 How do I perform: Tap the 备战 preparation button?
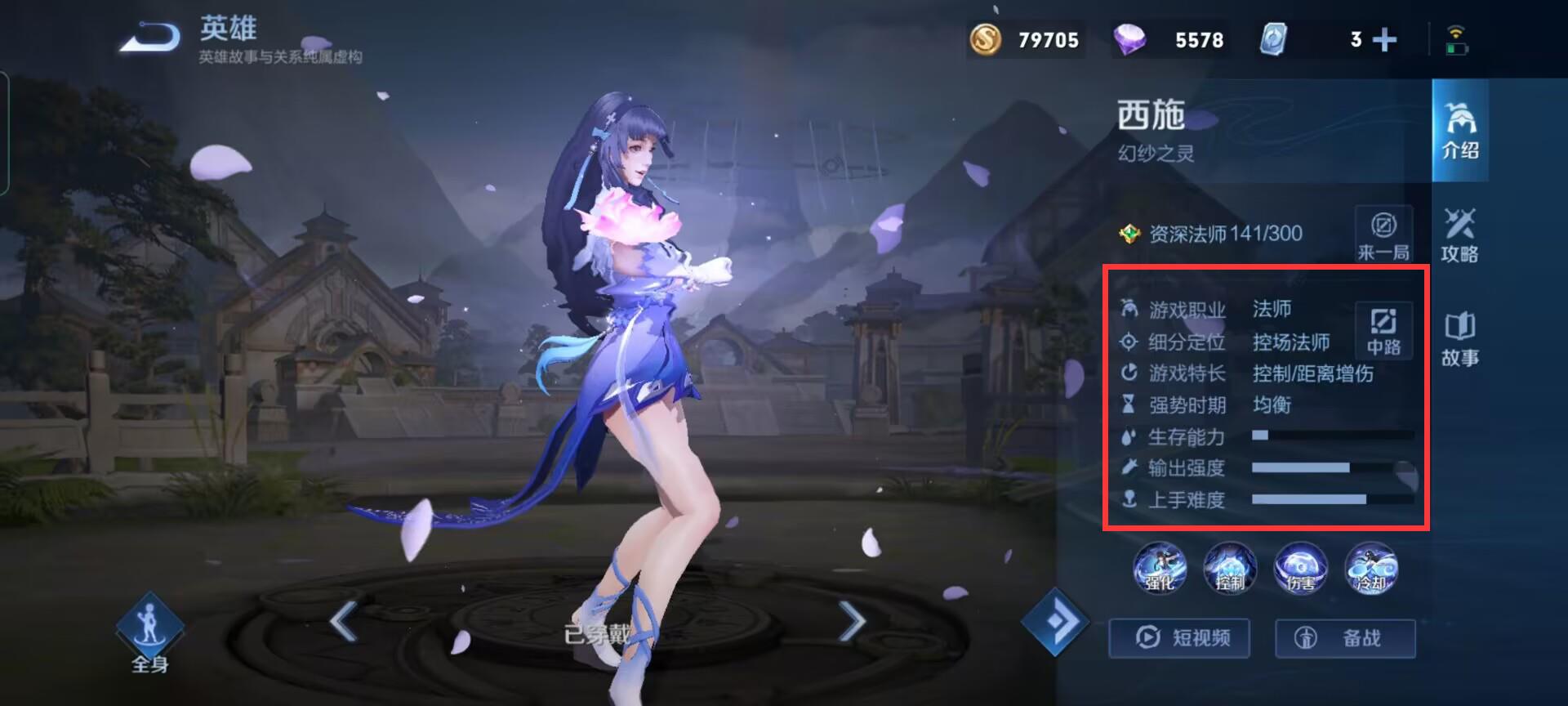[1345, 639]
